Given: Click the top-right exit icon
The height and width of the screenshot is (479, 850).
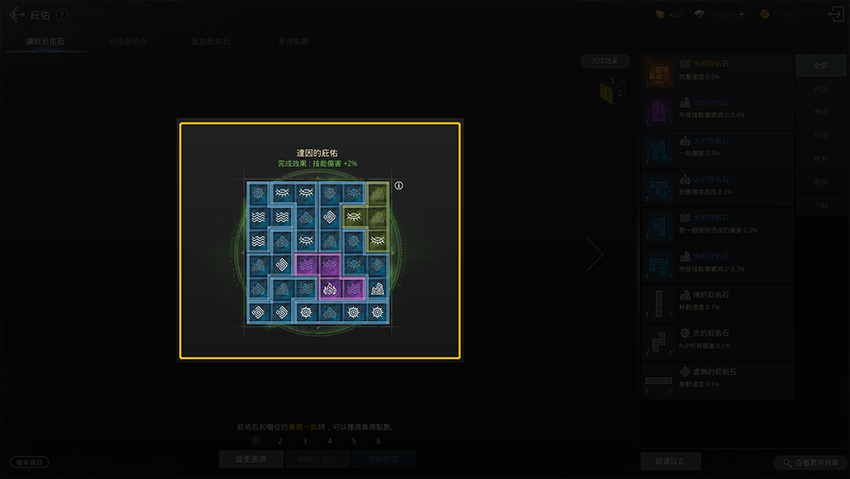Looking at the screenshot, I should coord(834,15).
